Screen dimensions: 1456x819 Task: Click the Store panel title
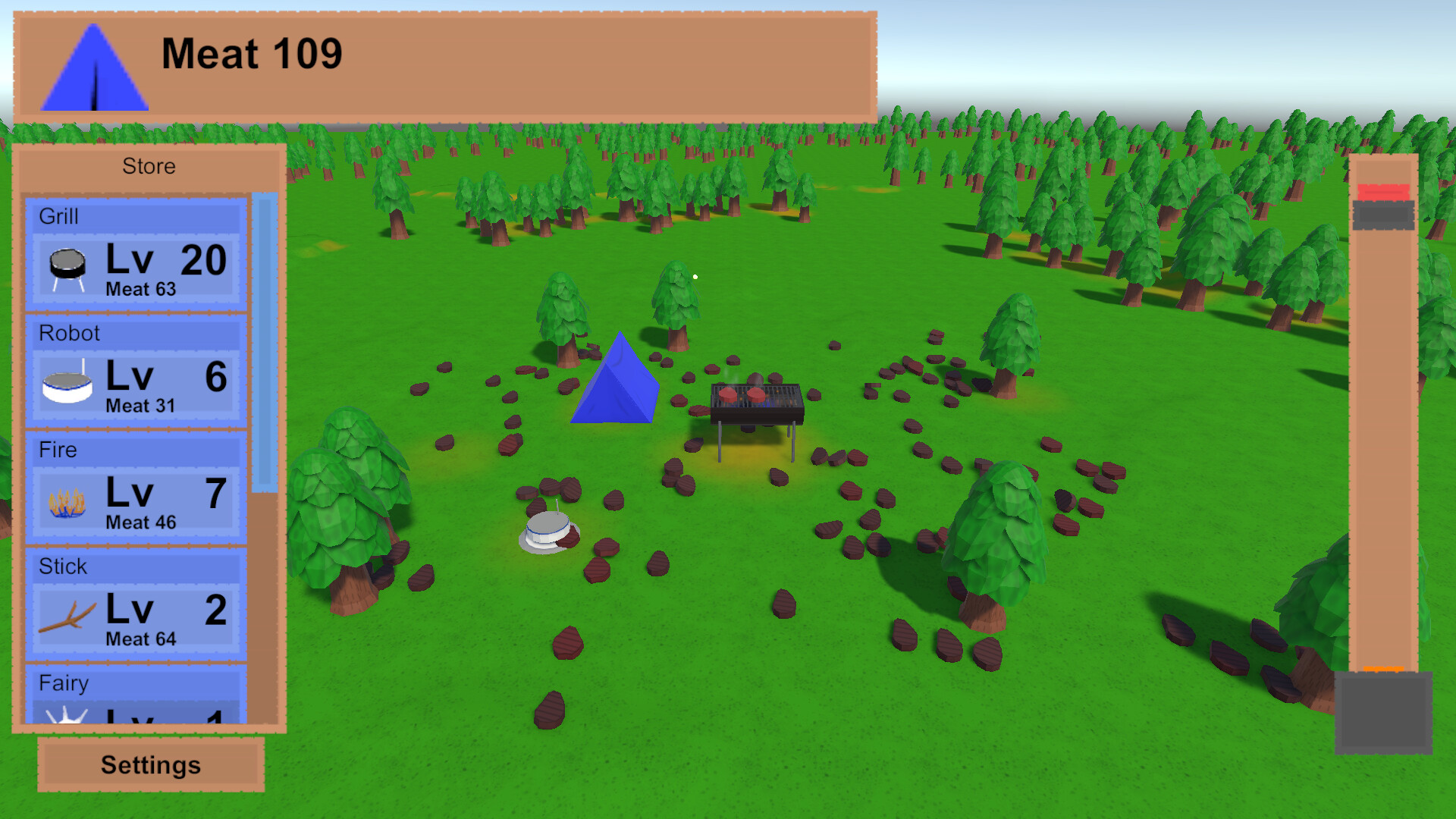pos(149,166)
